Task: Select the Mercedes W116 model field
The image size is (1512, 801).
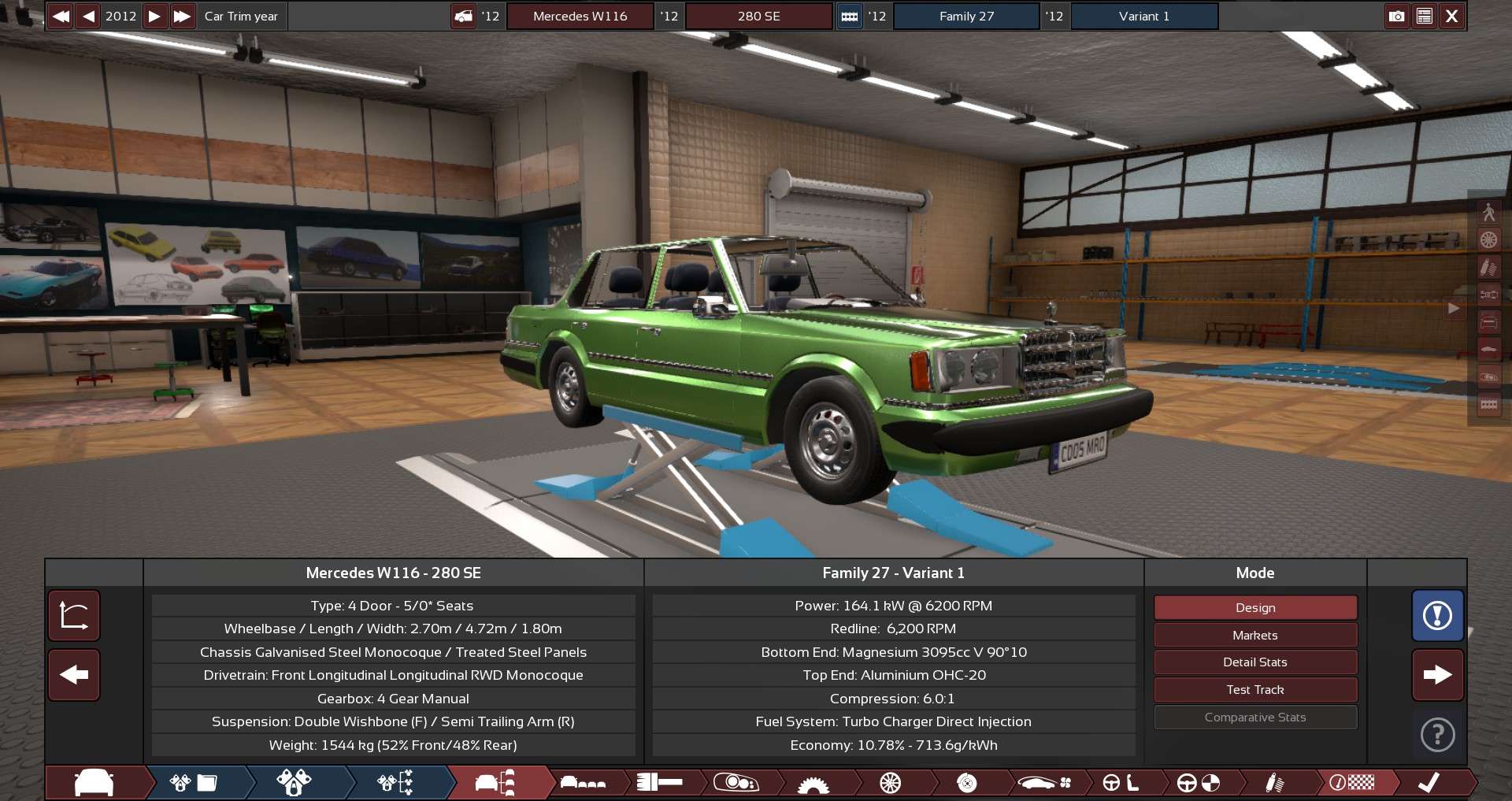Action: 580,16
